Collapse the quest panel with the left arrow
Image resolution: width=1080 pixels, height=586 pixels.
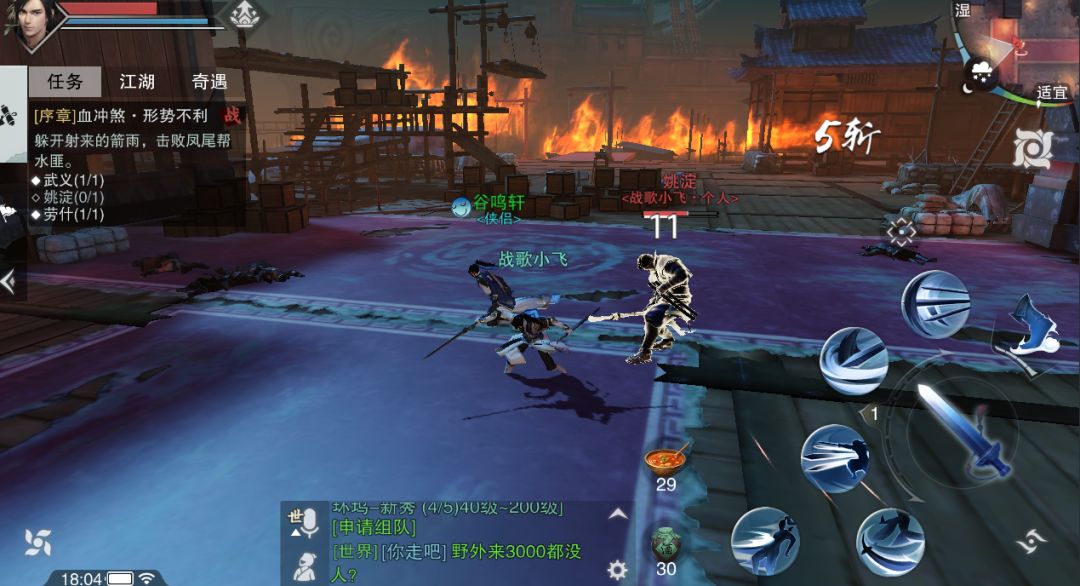(x=9, y=282)
